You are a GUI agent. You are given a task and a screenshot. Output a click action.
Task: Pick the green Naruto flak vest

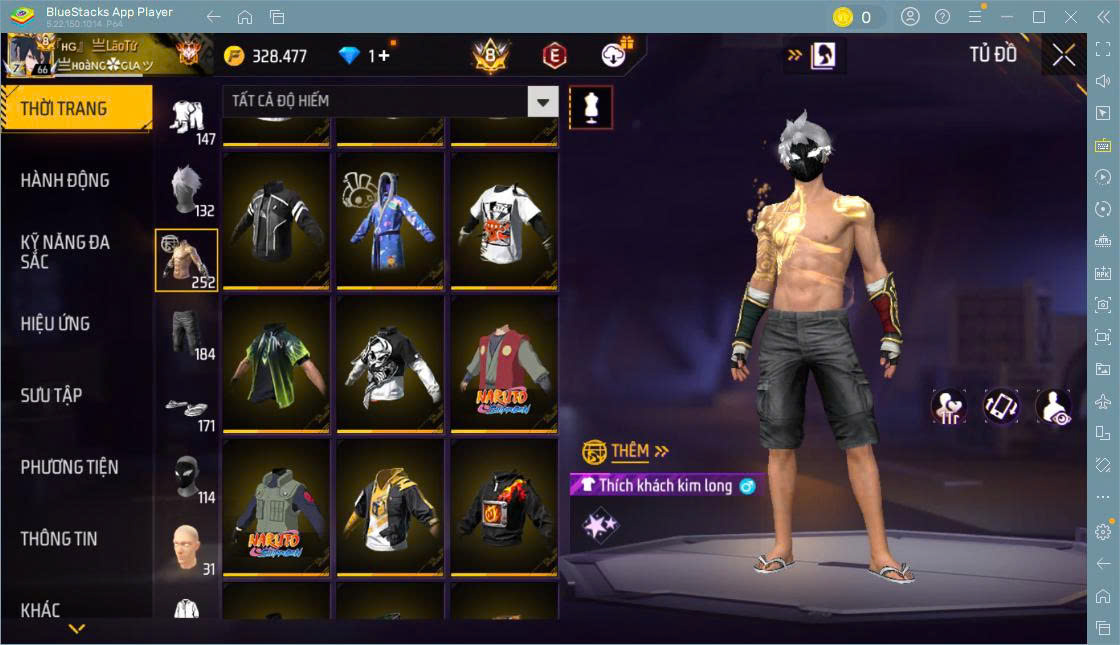tap(276, 508)
